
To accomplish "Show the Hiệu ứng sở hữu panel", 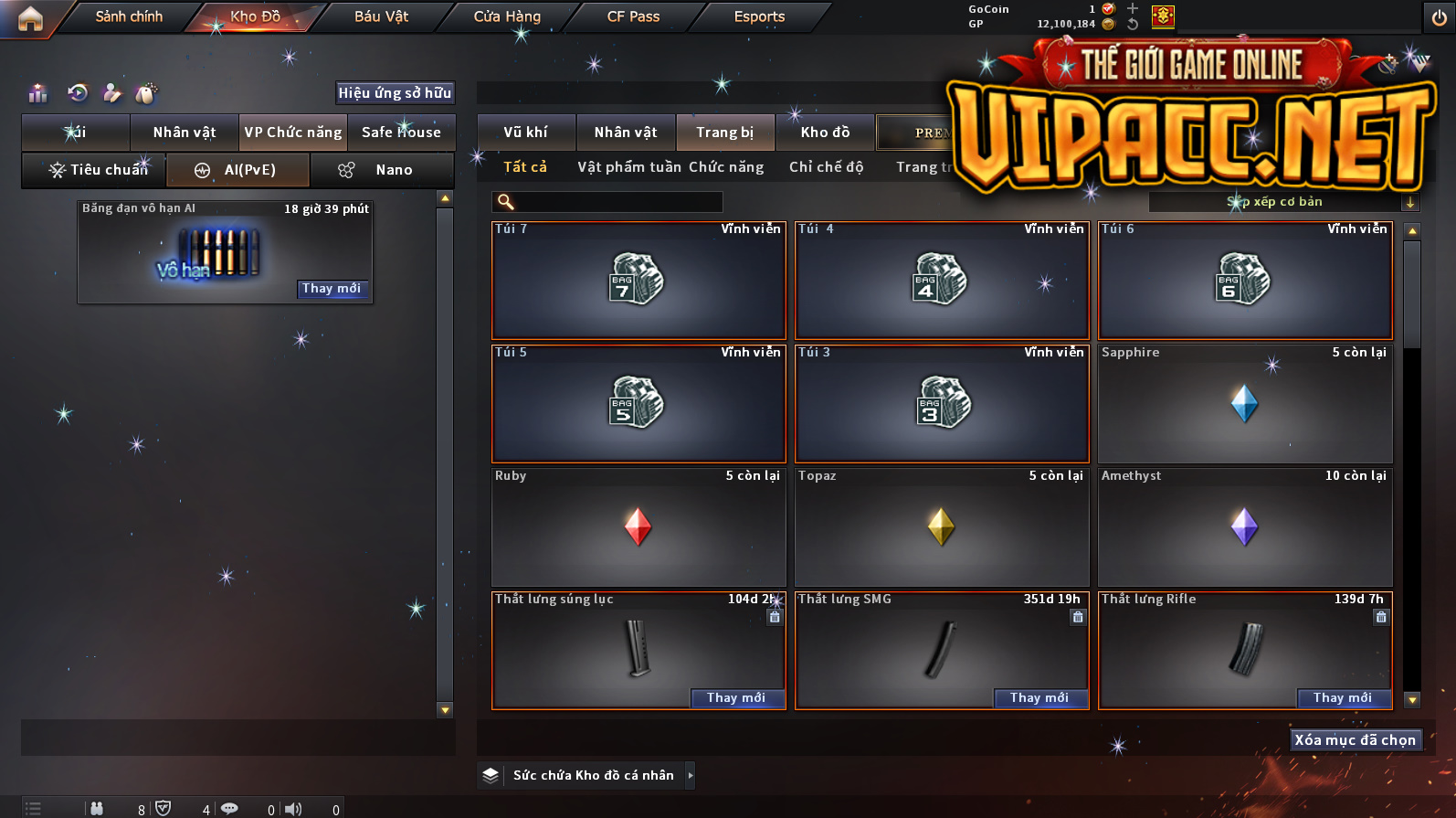I will [x=395, y=92].
